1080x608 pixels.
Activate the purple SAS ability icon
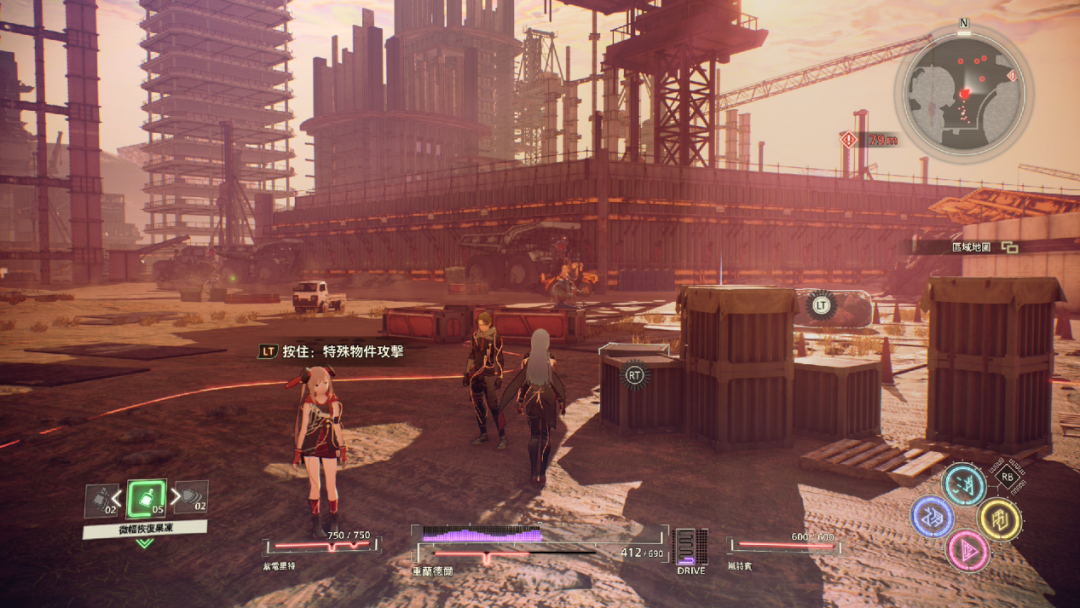click(931, 517)
